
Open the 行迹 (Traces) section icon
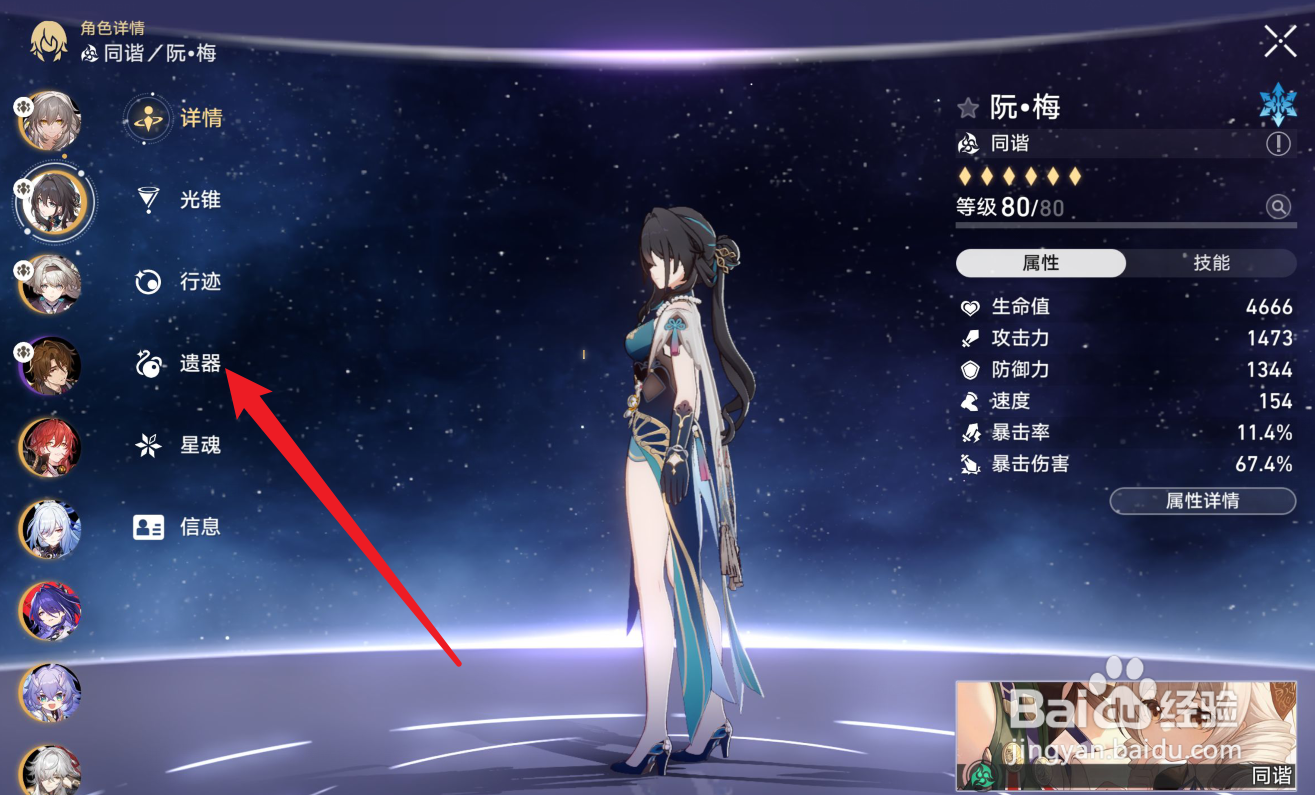tap(148, 281)
